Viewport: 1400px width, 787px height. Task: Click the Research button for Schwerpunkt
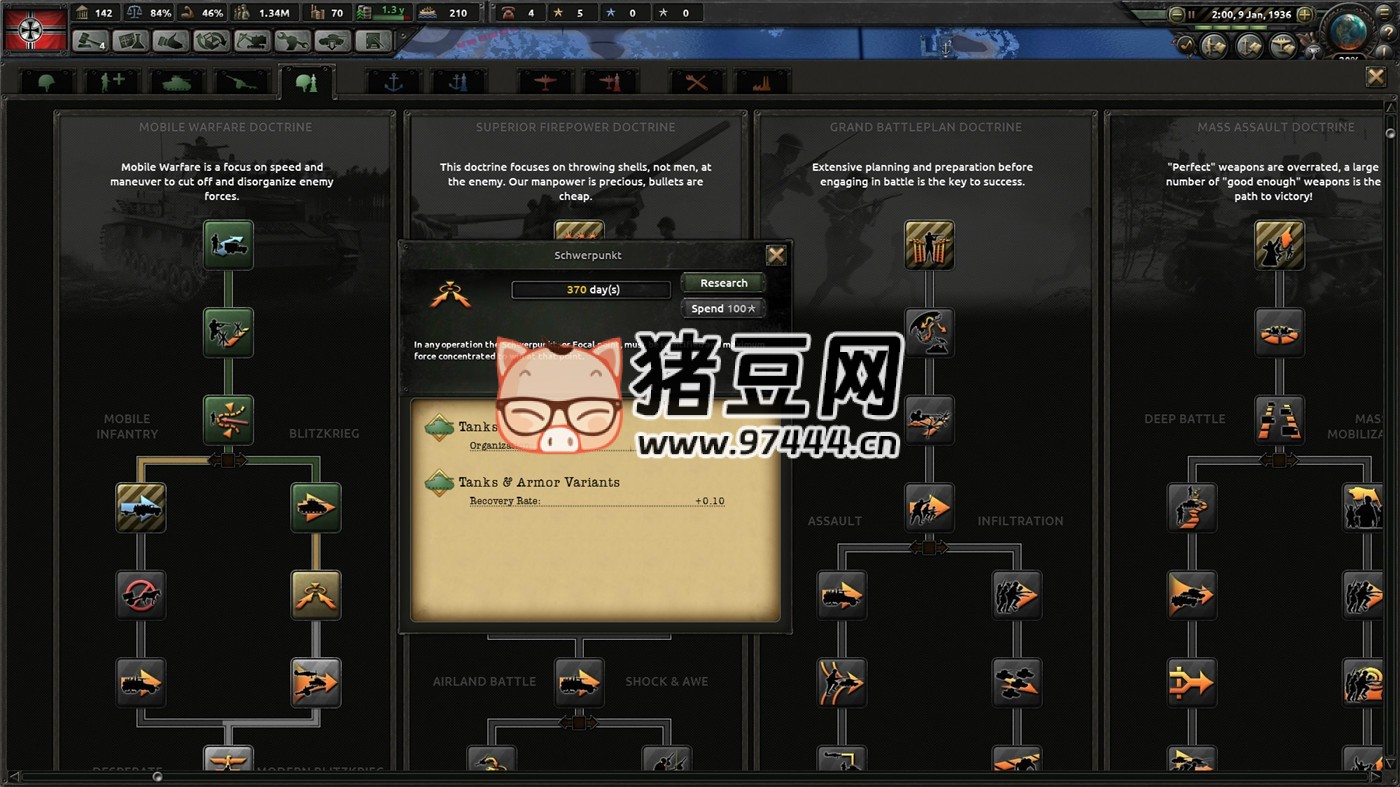pos(722,282)
